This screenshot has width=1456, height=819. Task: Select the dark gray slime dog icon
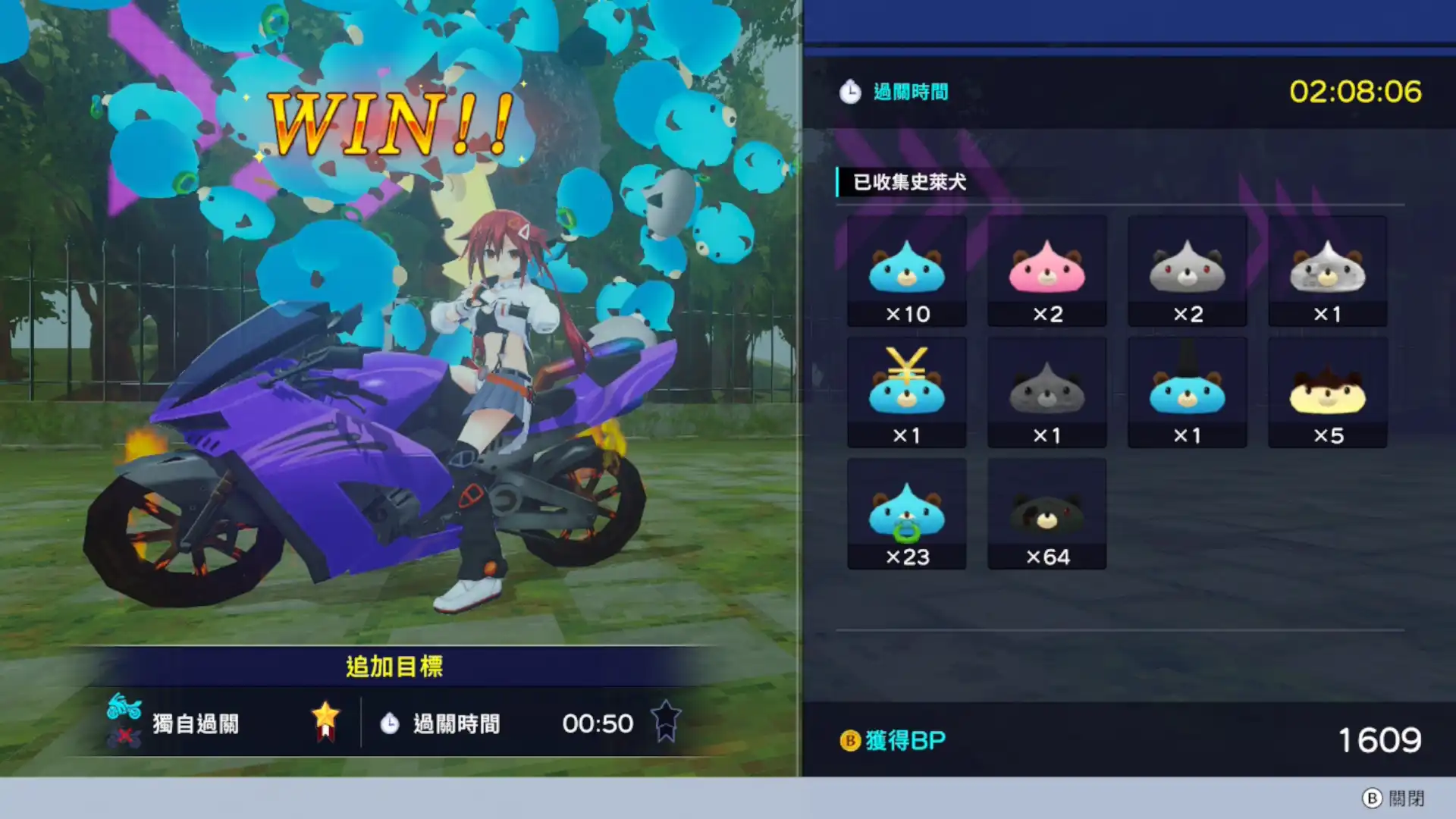click(x=1047, y=391)
